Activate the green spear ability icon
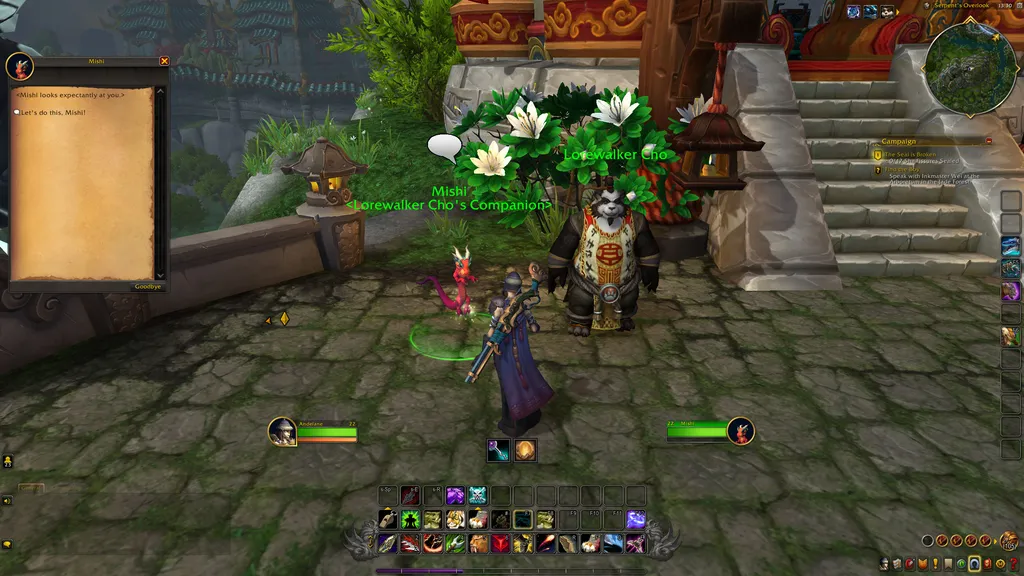This screenshot has width=1024, height=576. [x=455, y=543]
